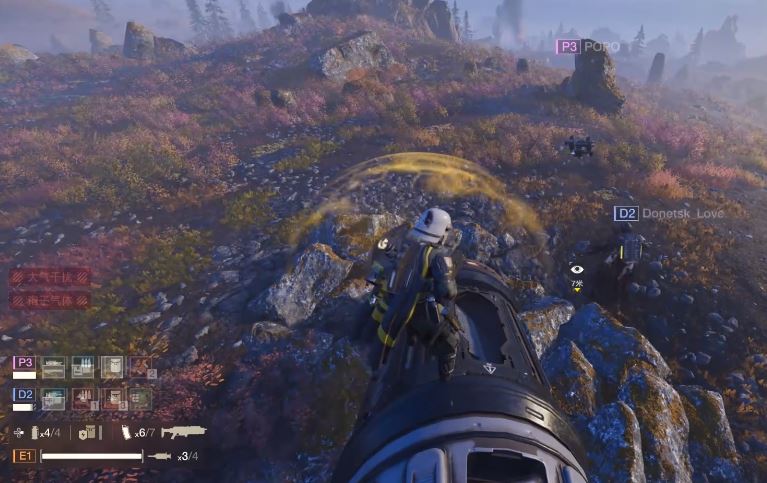The image size is (767, 483).
Task: Click D2's red stratagem icon numbered 1
Action: click(83, 399)
